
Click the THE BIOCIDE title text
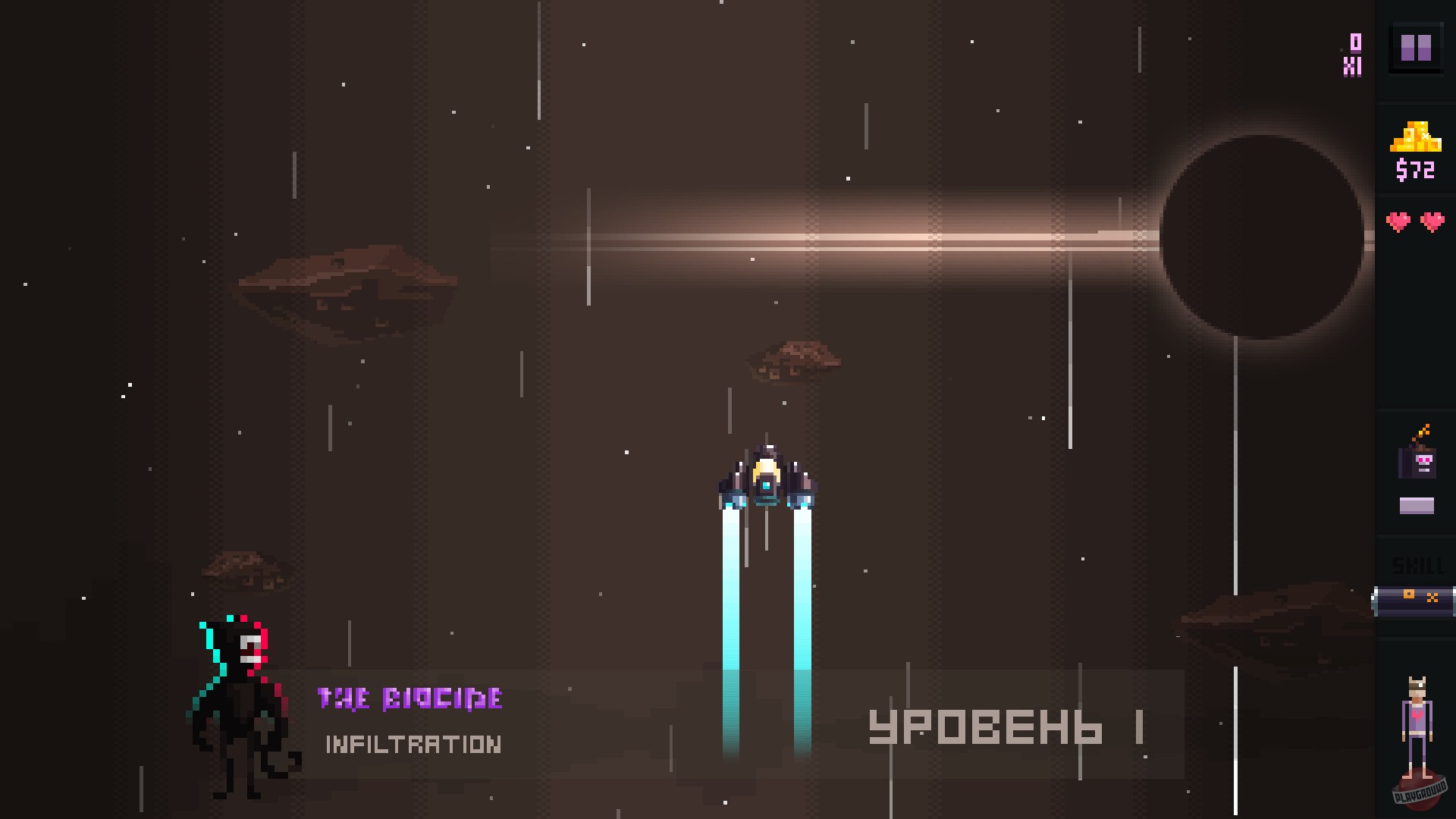click(409, 698)
